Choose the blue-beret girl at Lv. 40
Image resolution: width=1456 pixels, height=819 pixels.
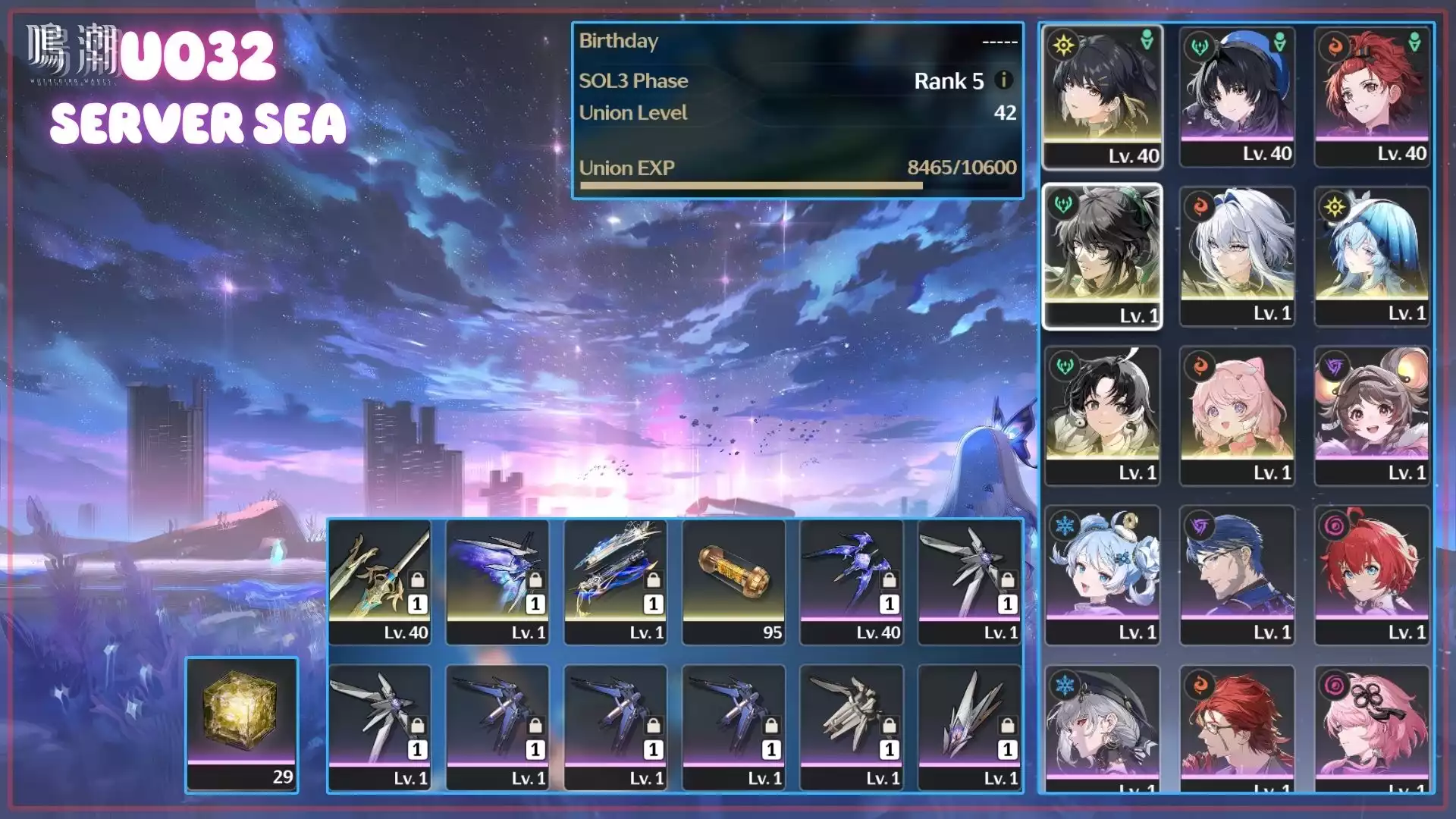pyautogui.click(x=1237, y=96)
